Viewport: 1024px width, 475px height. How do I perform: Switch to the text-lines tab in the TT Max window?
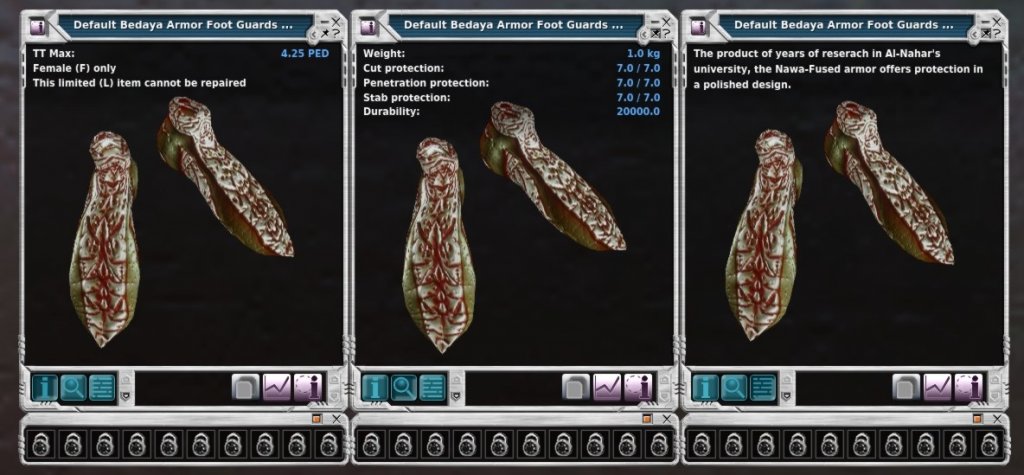(x=102, y=387)
